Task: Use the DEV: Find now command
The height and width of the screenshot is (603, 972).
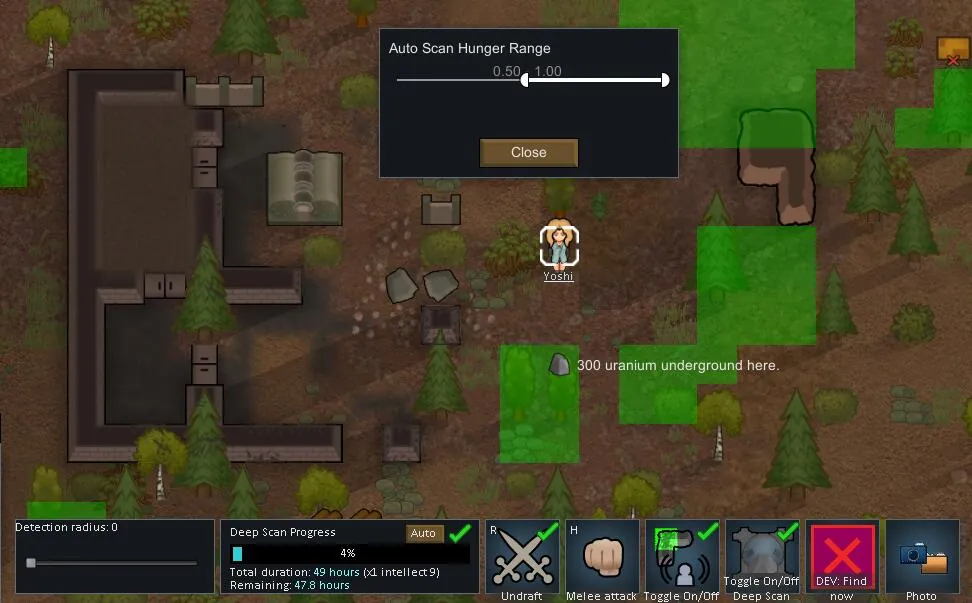Action: (x=842, y=556)
